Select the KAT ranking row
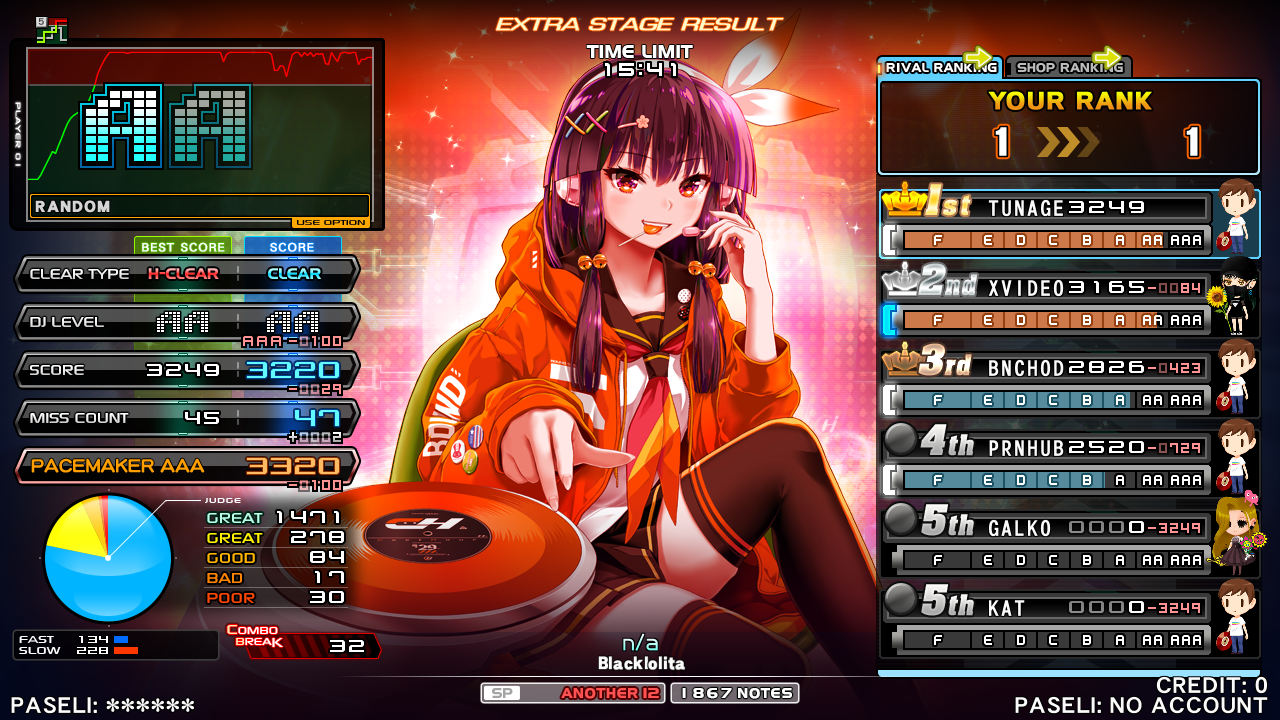 pyautogui.click(x=1046, y=623)
